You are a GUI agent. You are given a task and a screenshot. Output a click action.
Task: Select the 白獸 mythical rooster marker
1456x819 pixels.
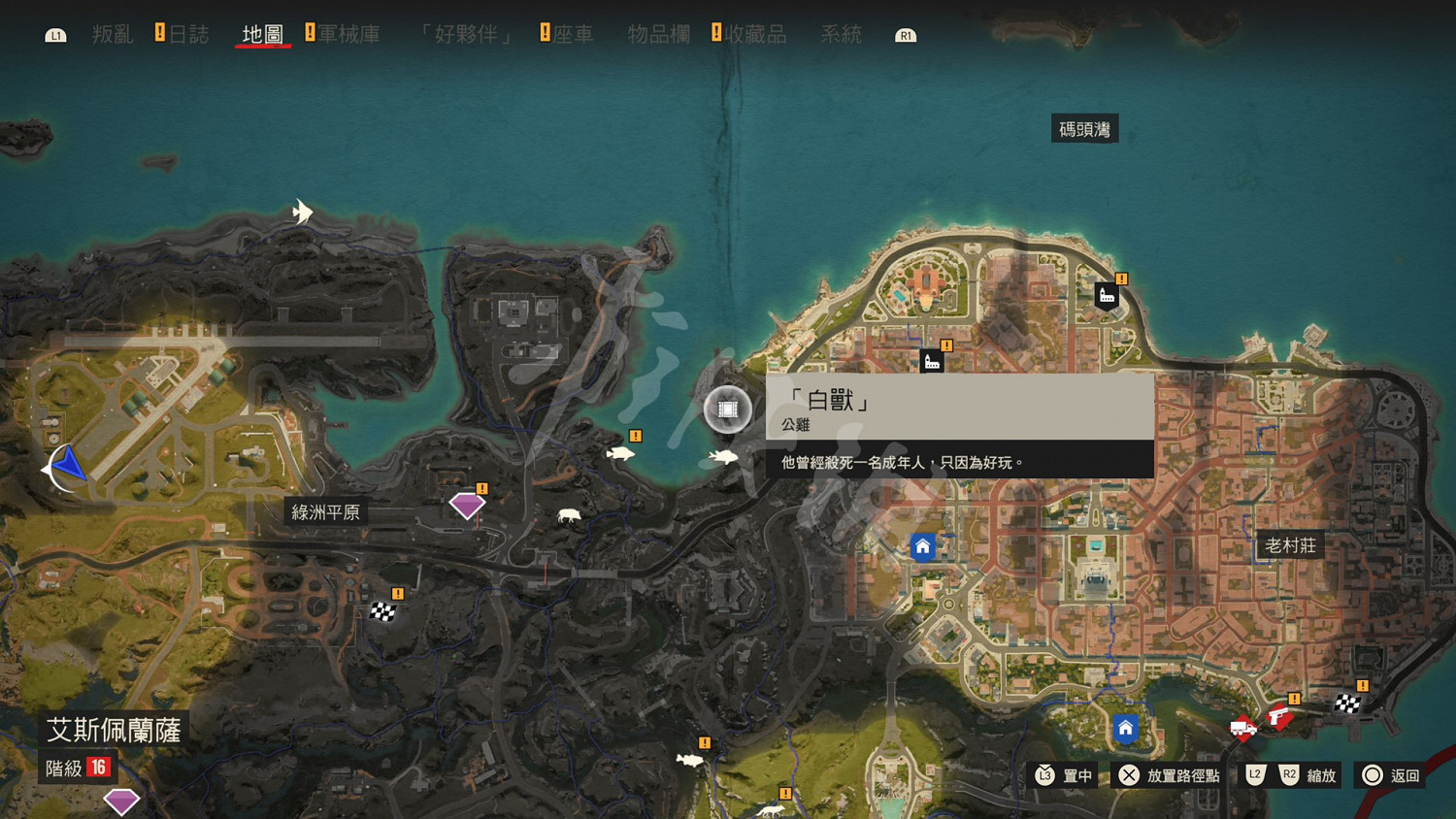pos(726,409)
